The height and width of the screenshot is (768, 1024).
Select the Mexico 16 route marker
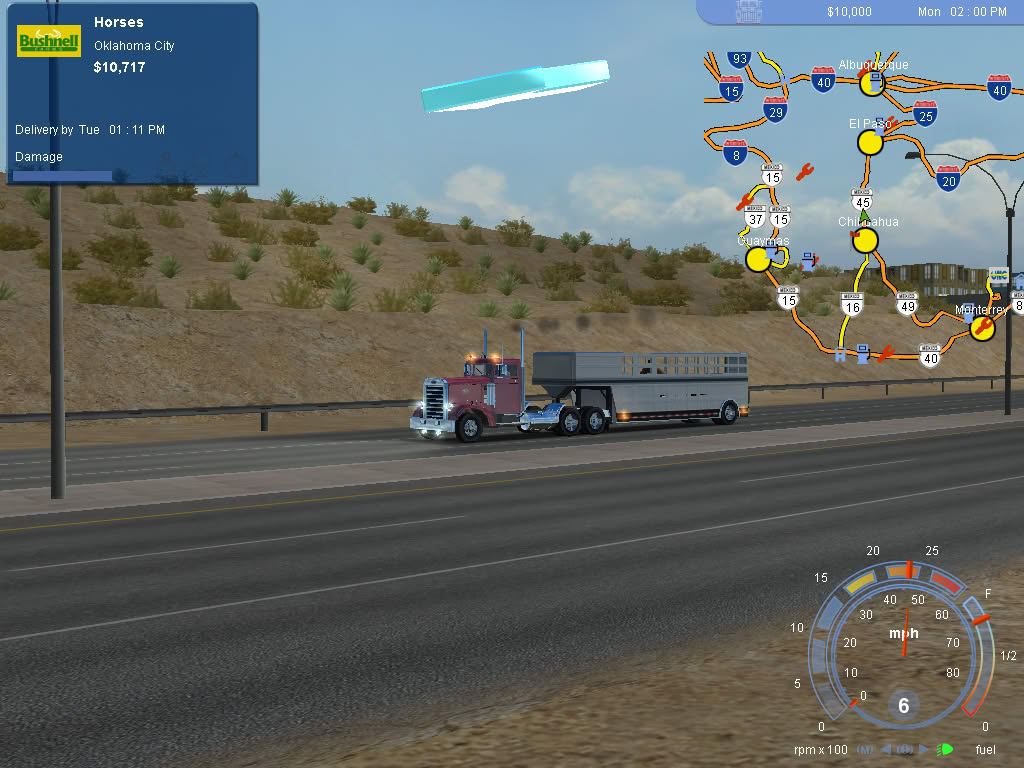tap(852, 304)
